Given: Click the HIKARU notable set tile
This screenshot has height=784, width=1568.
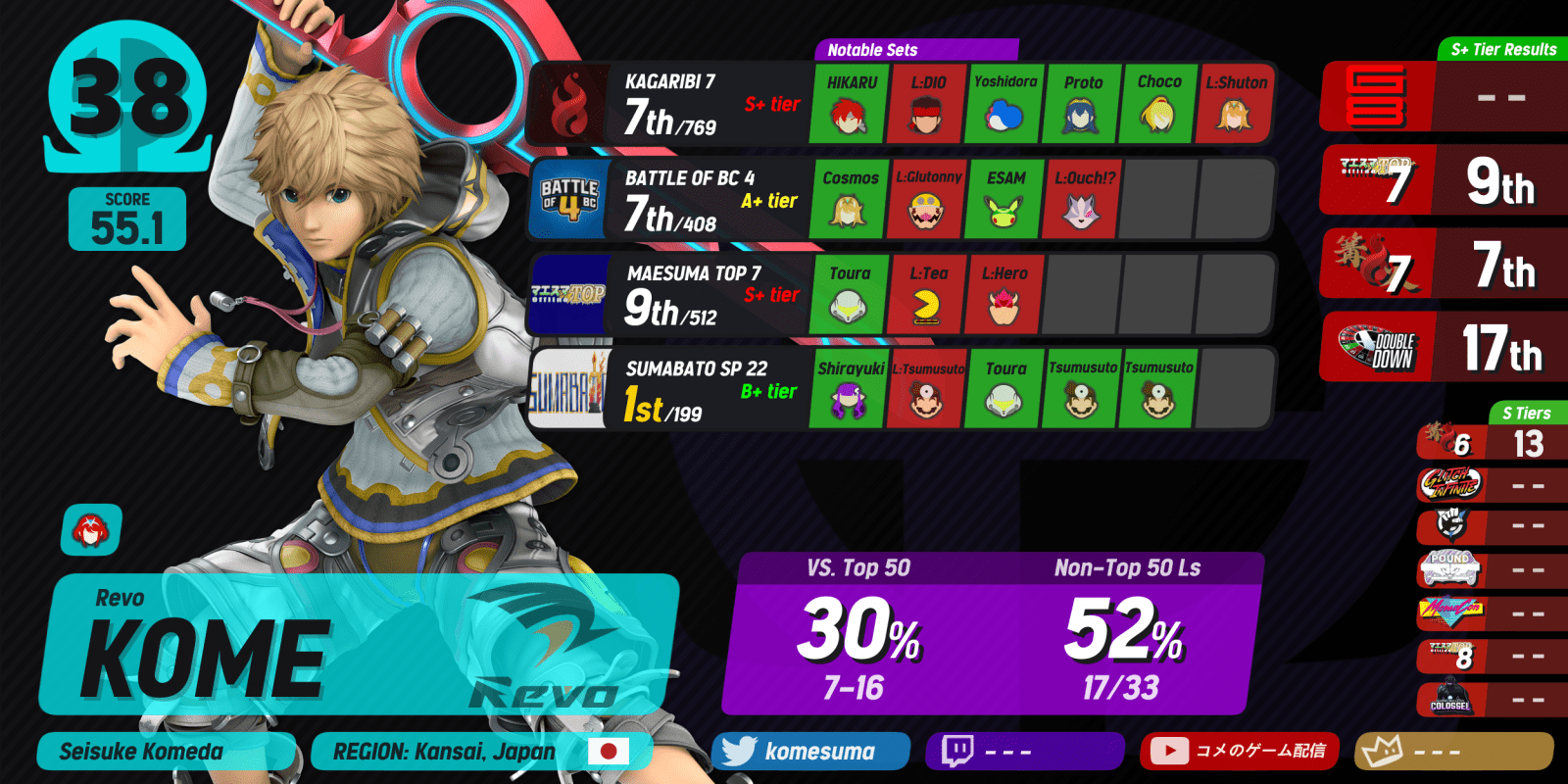Looking at the screenshot, I should tap(851, 104).
